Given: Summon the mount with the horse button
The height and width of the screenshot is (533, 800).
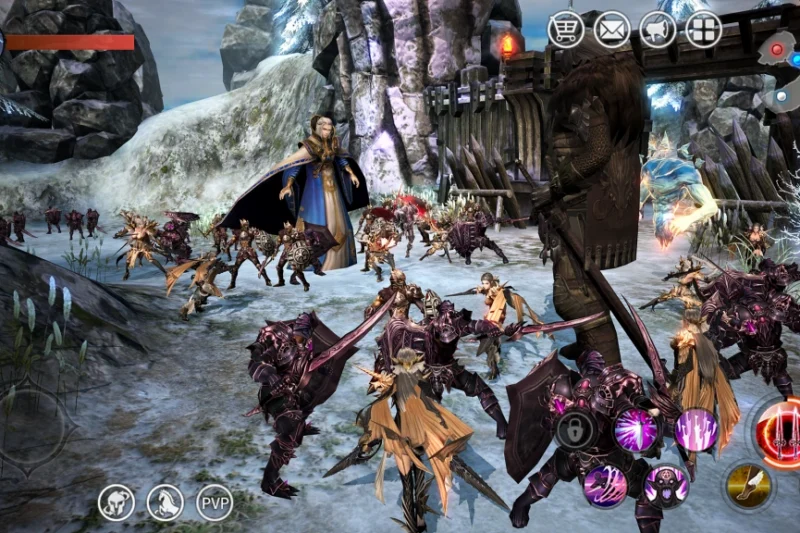Looking at the screenshot, I should [x=166, y=502].
